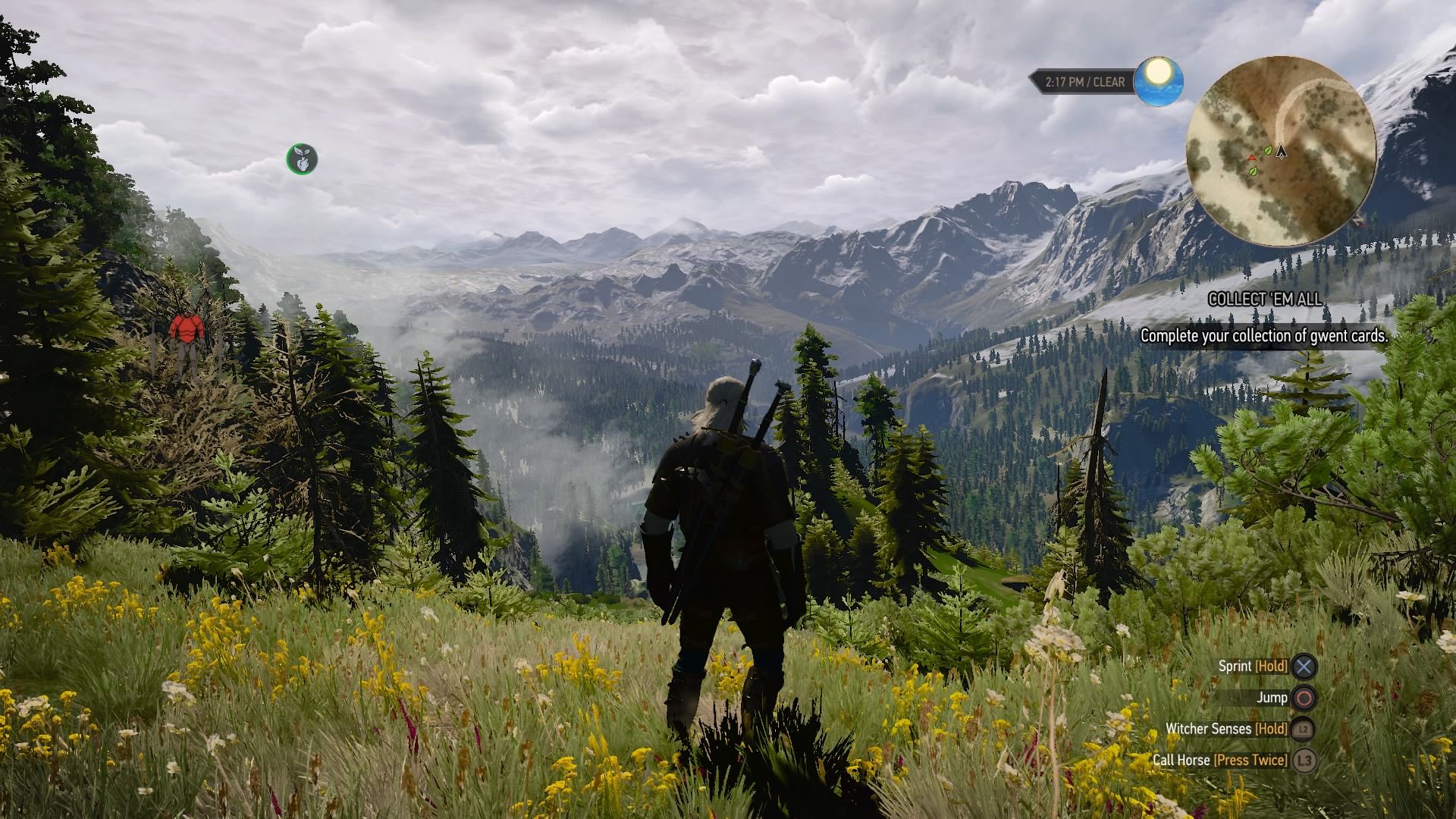
Task: Click the green herb marker icon
Action: tap(302, 159)
